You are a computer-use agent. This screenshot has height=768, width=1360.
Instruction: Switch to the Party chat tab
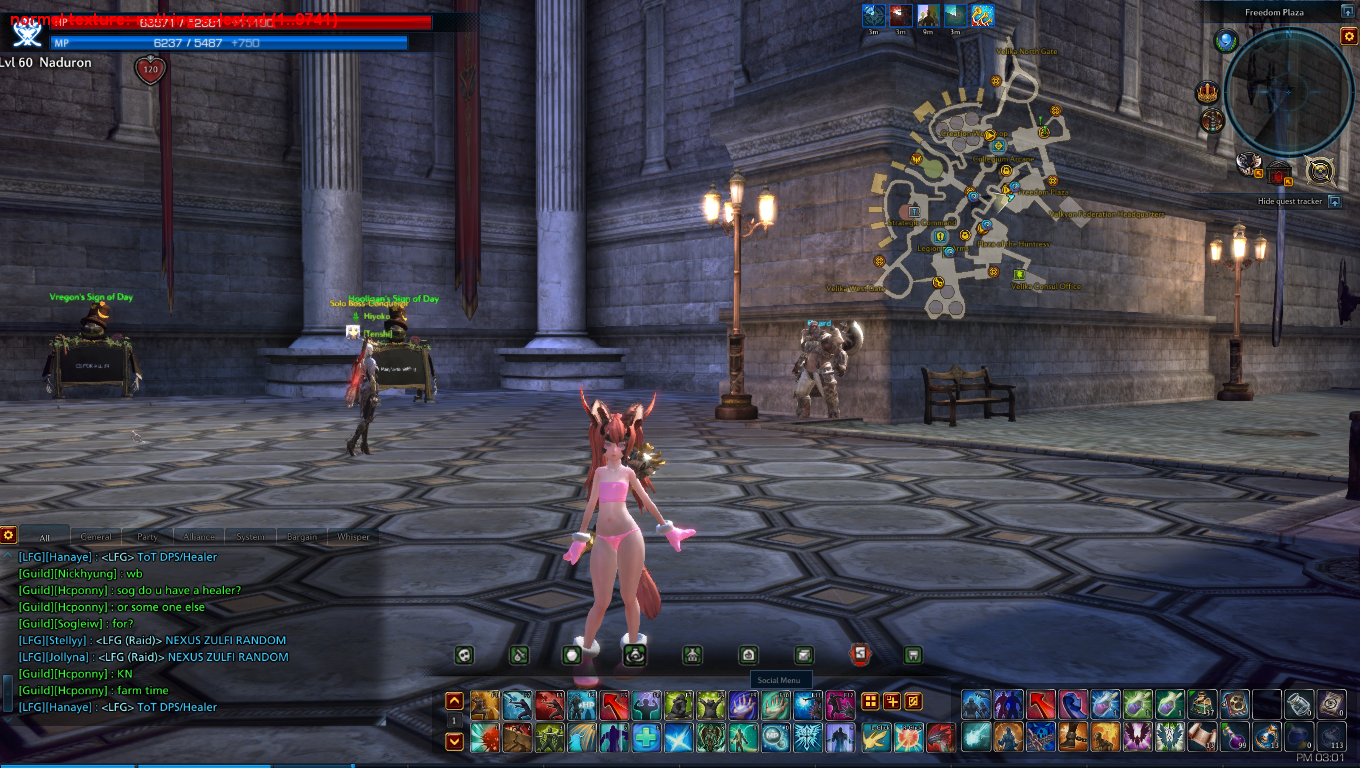tap(147, 537)
